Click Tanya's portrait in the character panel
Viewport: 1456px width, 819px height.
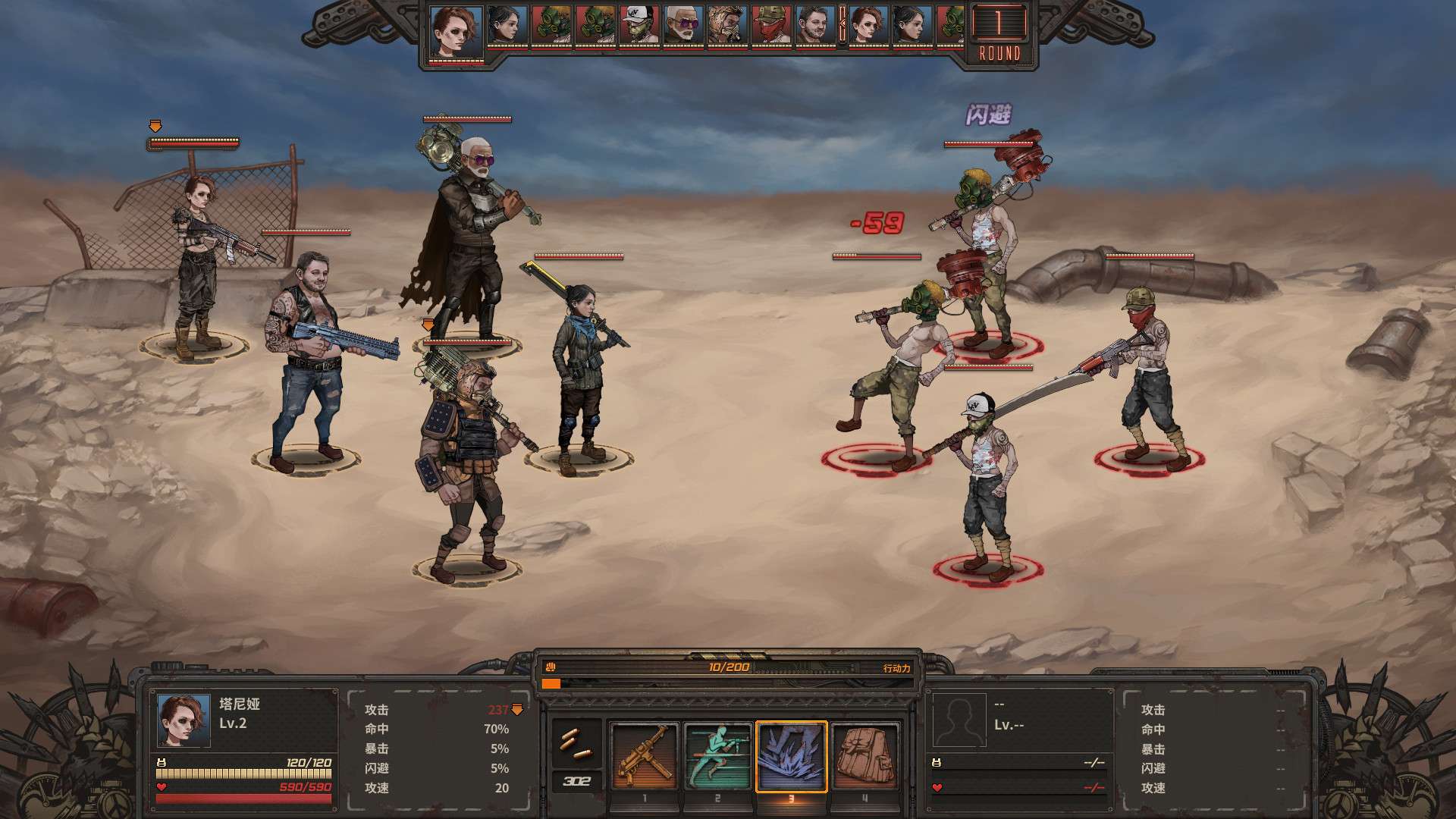[x=184, y=720]
